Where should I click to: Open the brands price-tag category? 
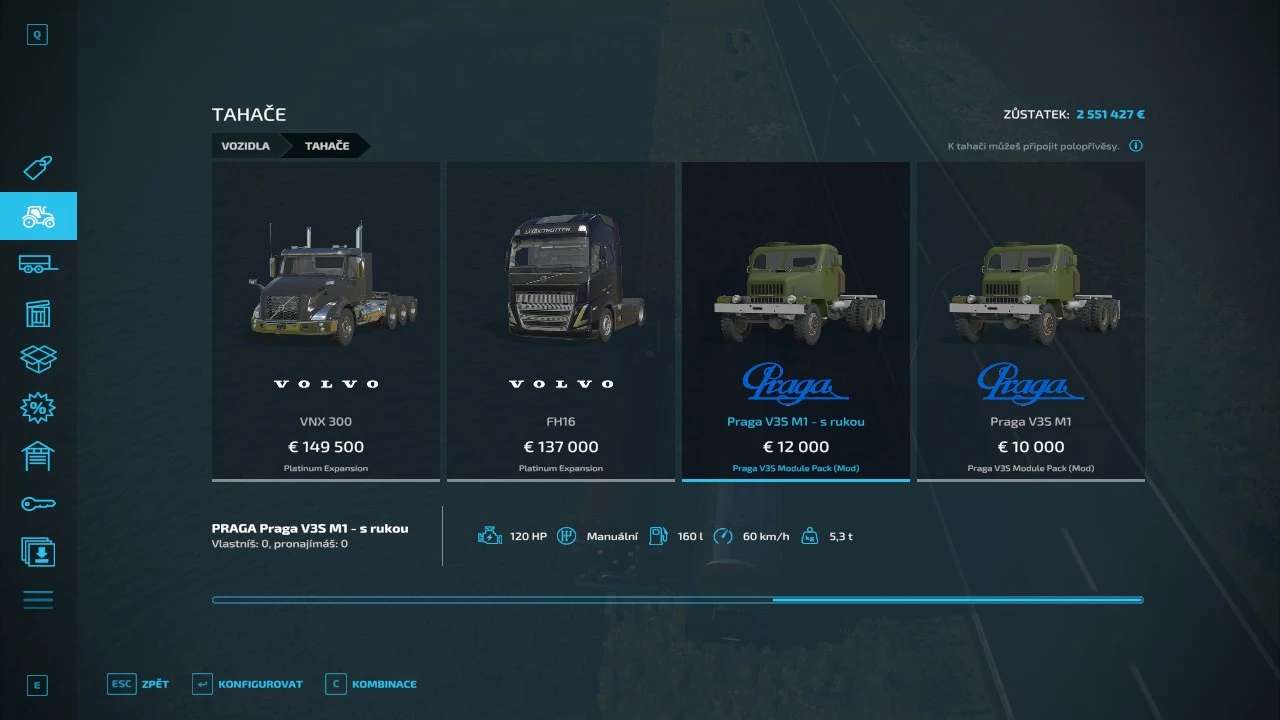[x=38, y=168]
